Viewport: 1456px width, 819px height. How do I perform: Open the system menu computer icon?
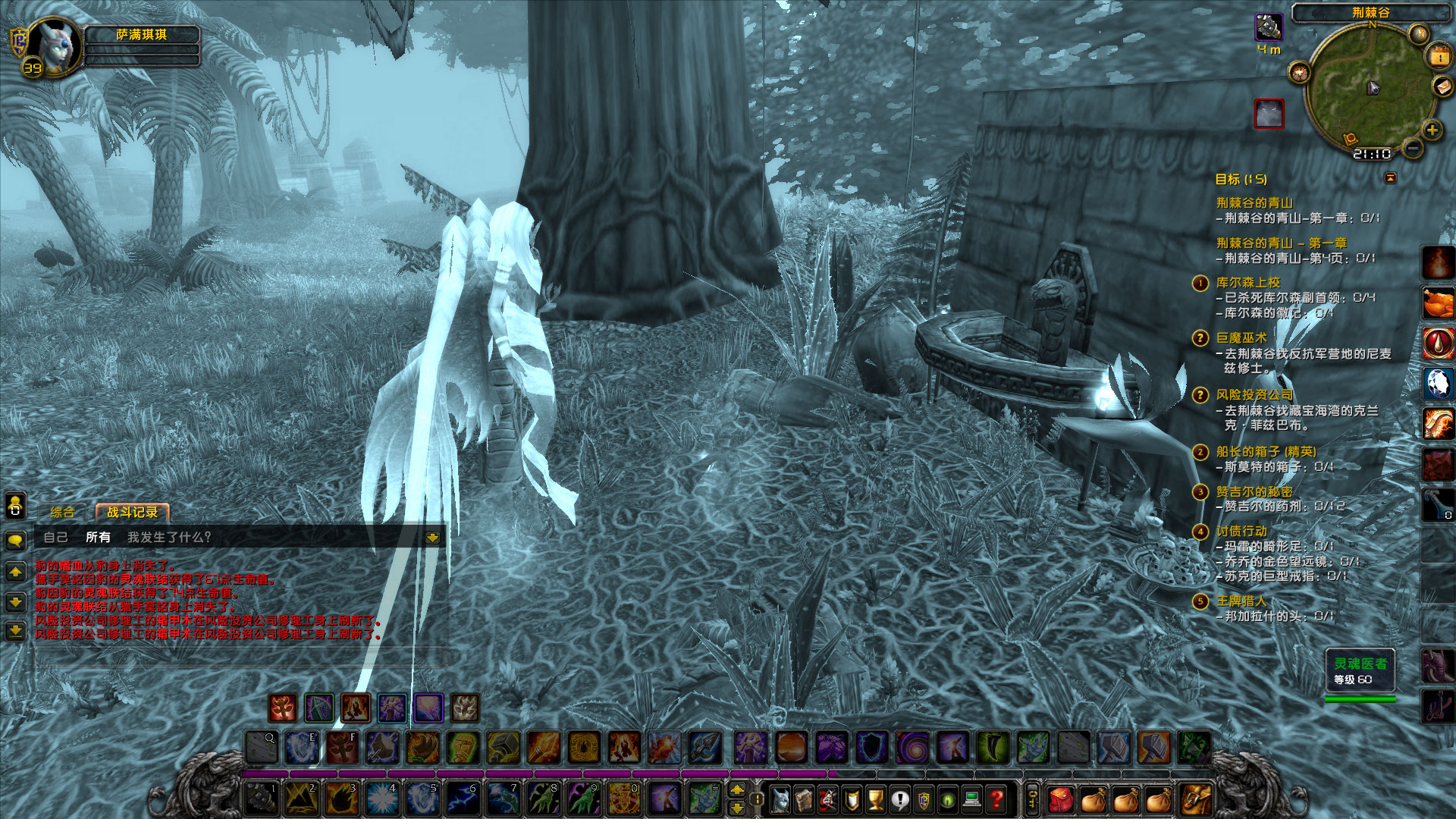coord(971,798)
